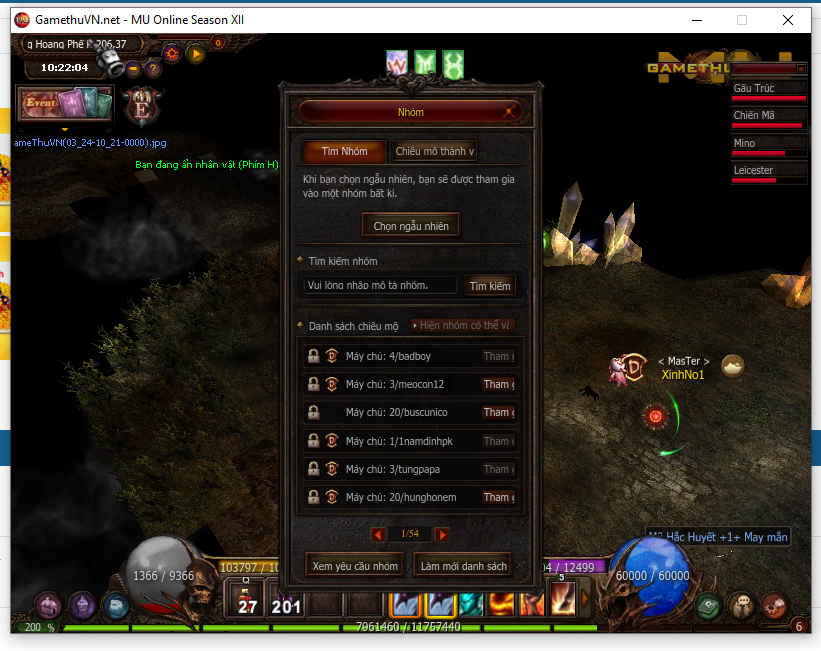Viewport: 821px width, 651px height.
Task: Open the Event cards panel
Action: (65, 103)
